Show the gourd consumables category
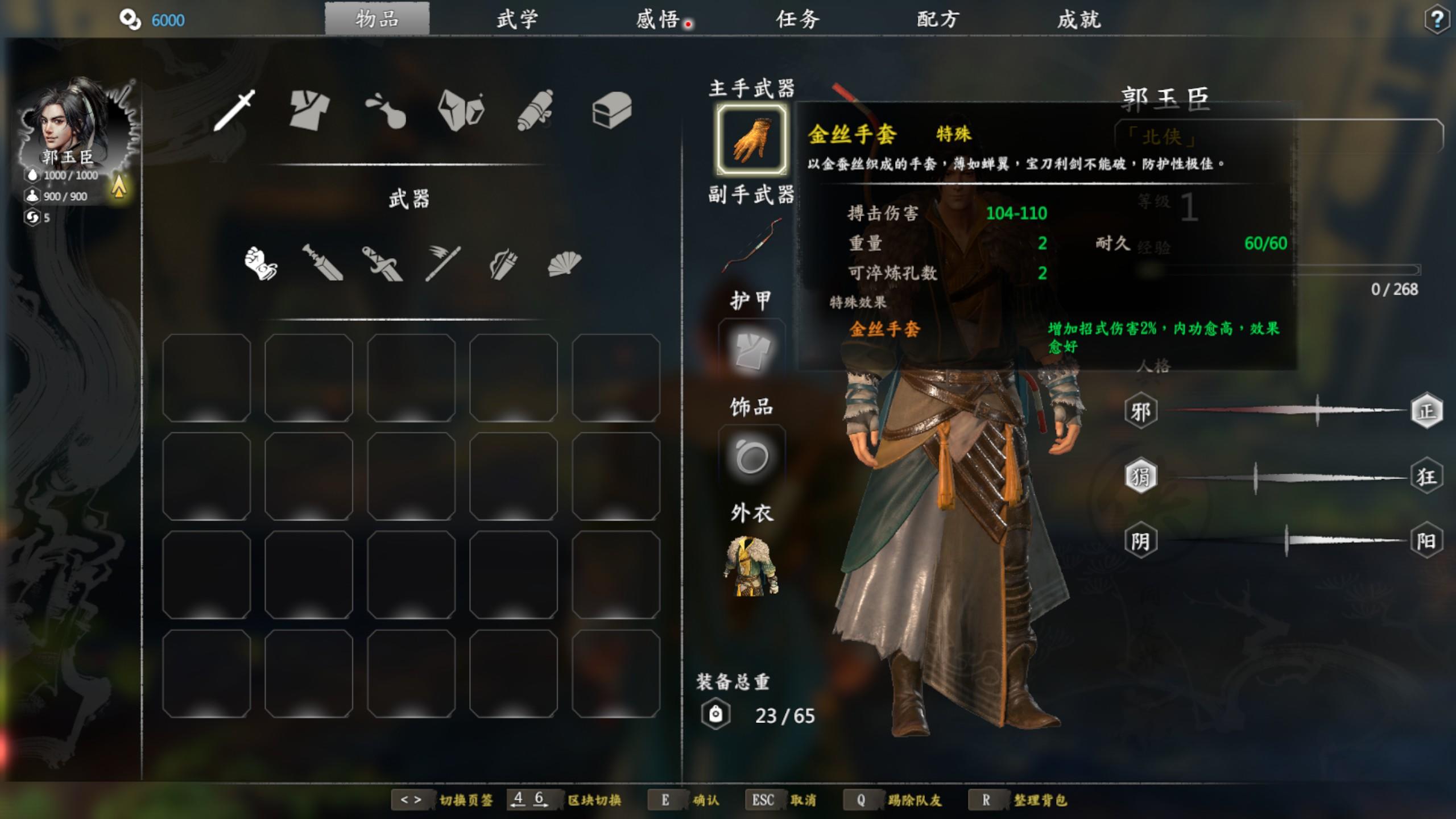Screen dimensions: 1456x819 (x=386, y=110)
